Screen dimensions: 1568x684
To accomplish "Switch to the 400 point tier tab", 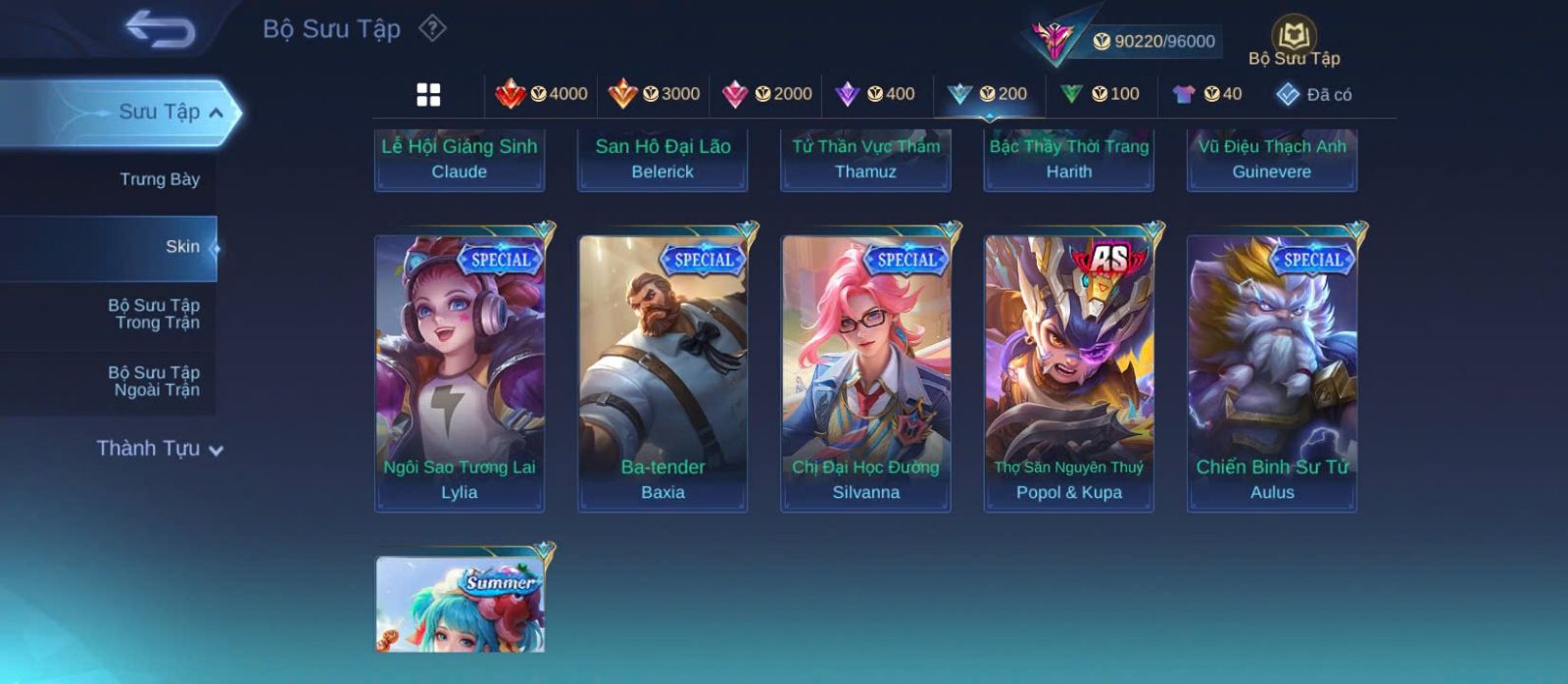I will 875,94.
